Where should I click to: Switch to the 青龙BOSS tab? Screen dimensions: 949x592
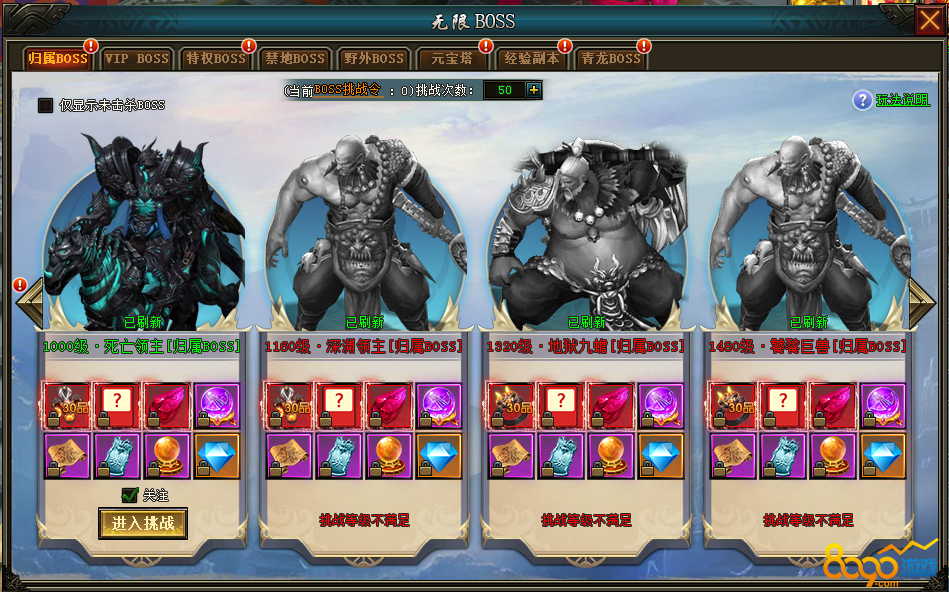[x=611, y=59]
